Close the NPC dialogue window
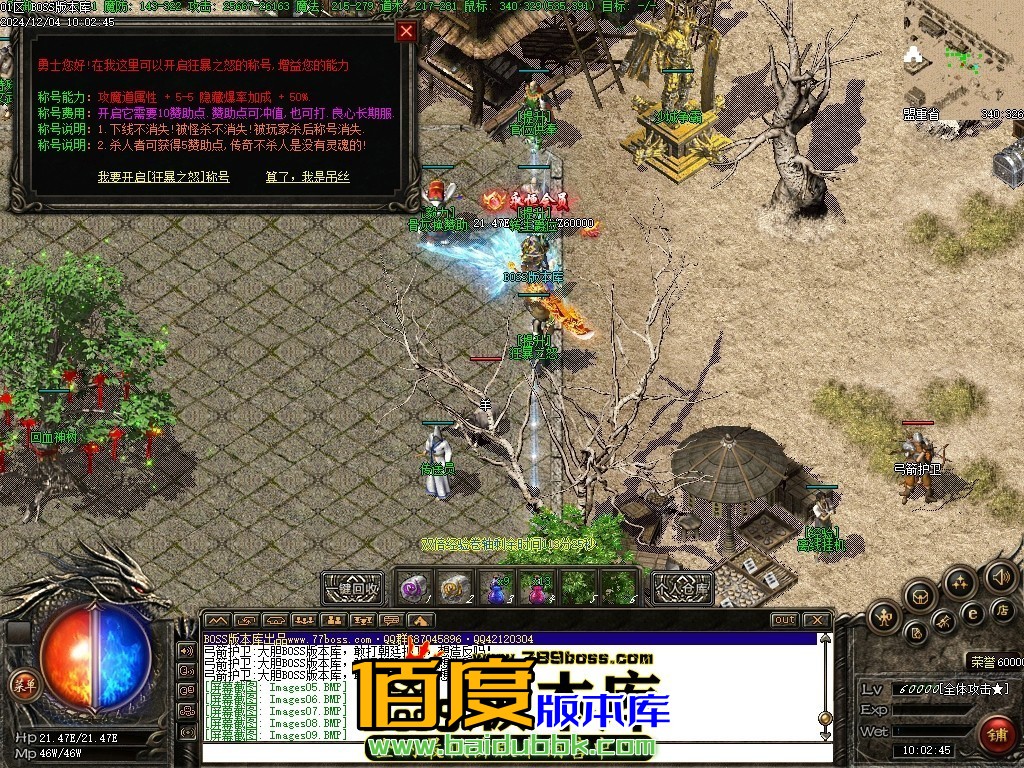This screenshot has width=1024, height=768. pyautogui.click(x=406, y=31)
